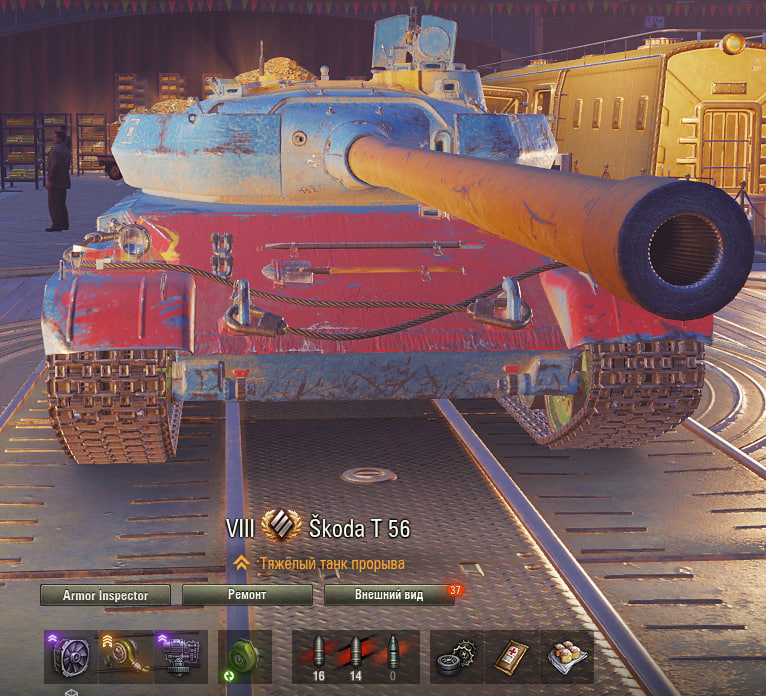Image resolution: width=766 pixels, height=696 pixels.
Task: Select the shell slot with 0 rounds
Action: coord(394,656)
